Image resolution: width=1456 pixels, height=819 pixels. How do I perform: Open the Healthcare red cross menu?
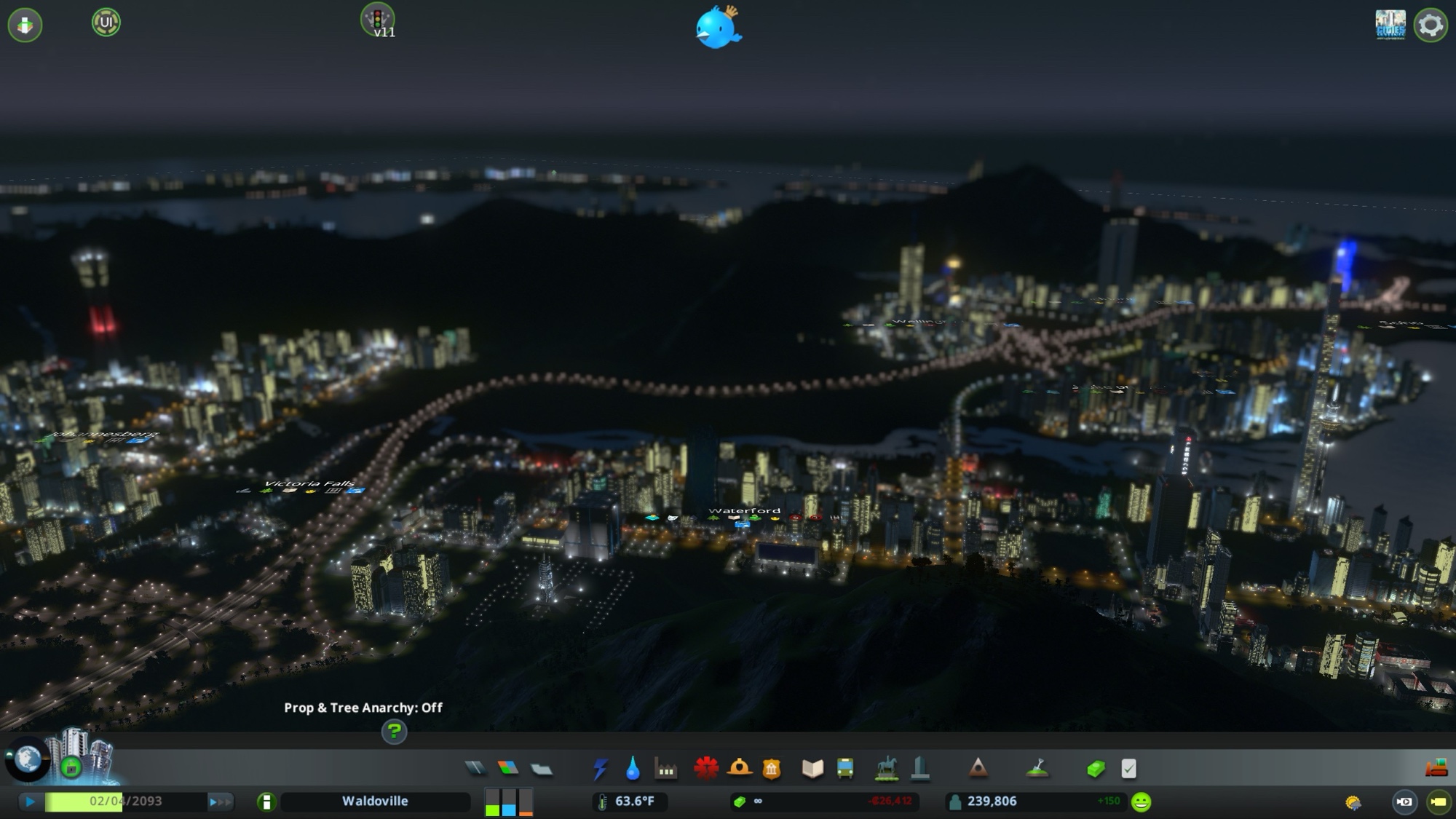tap(705, 768)
